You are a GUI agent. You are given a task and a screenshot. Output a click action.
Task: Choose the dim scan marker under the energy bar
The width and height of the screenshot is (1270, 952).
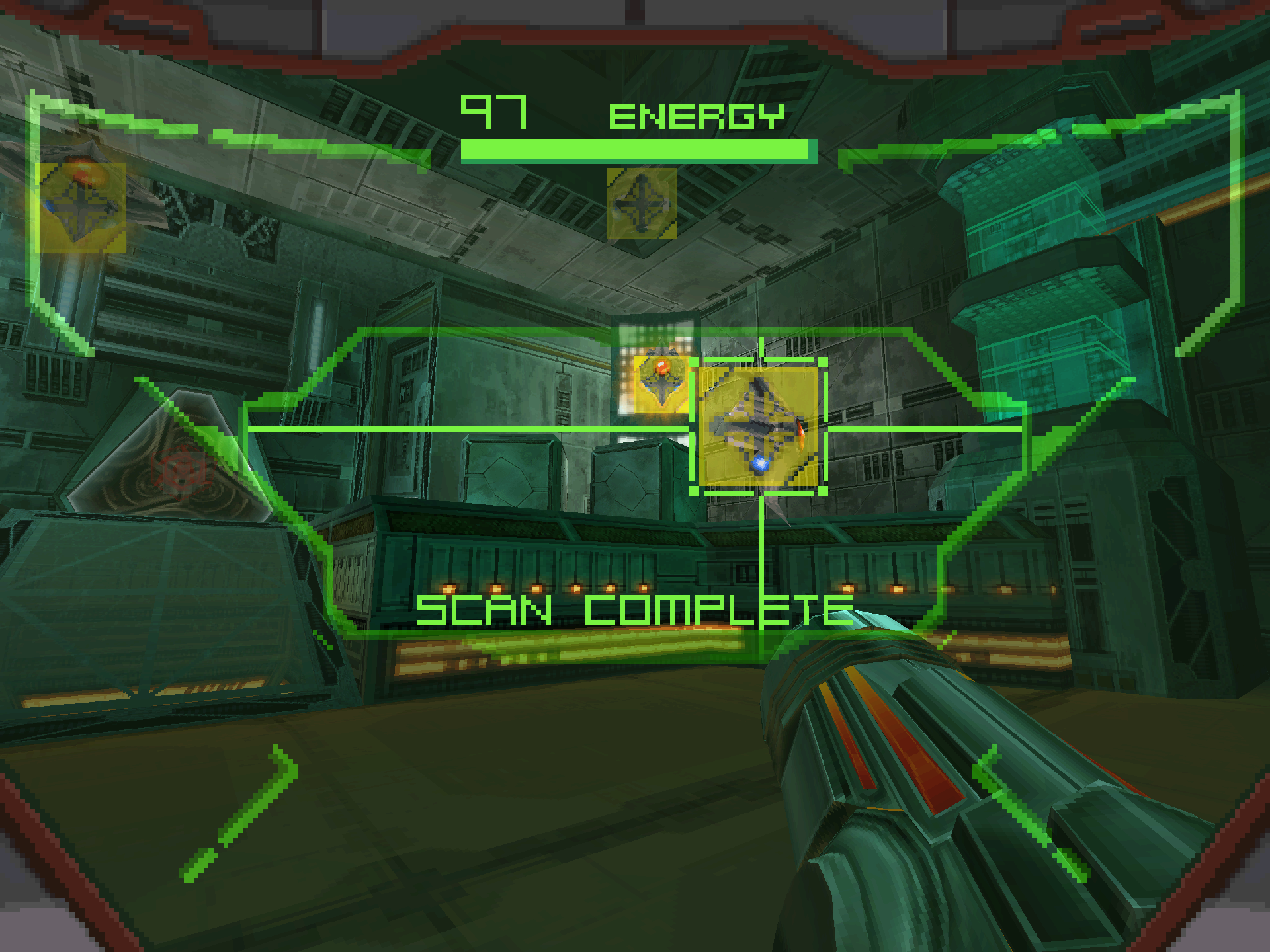tap(642, 203)
